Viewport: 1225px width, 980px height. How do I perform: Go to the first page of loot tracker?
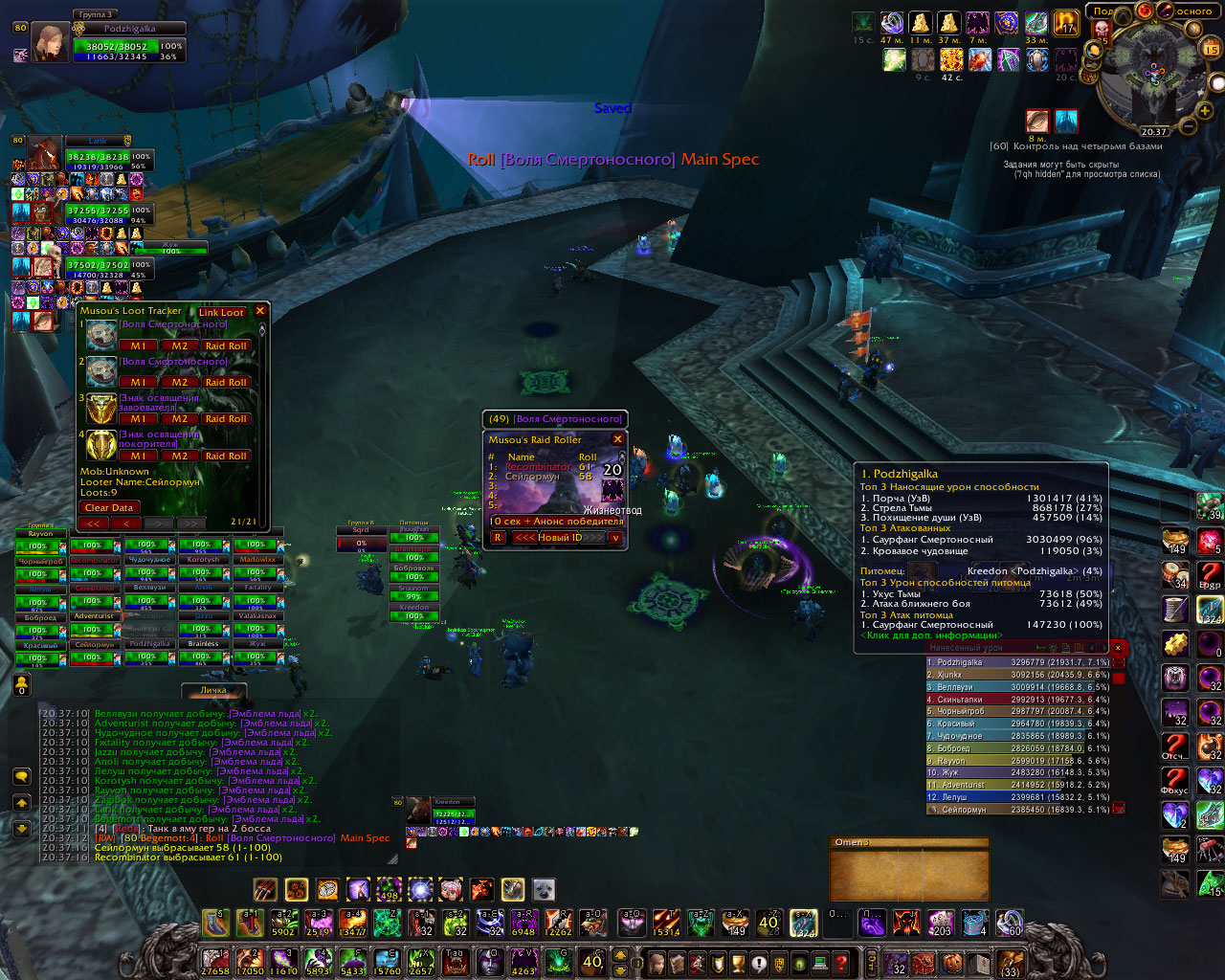pyautogui.click(x=93, y=523)
